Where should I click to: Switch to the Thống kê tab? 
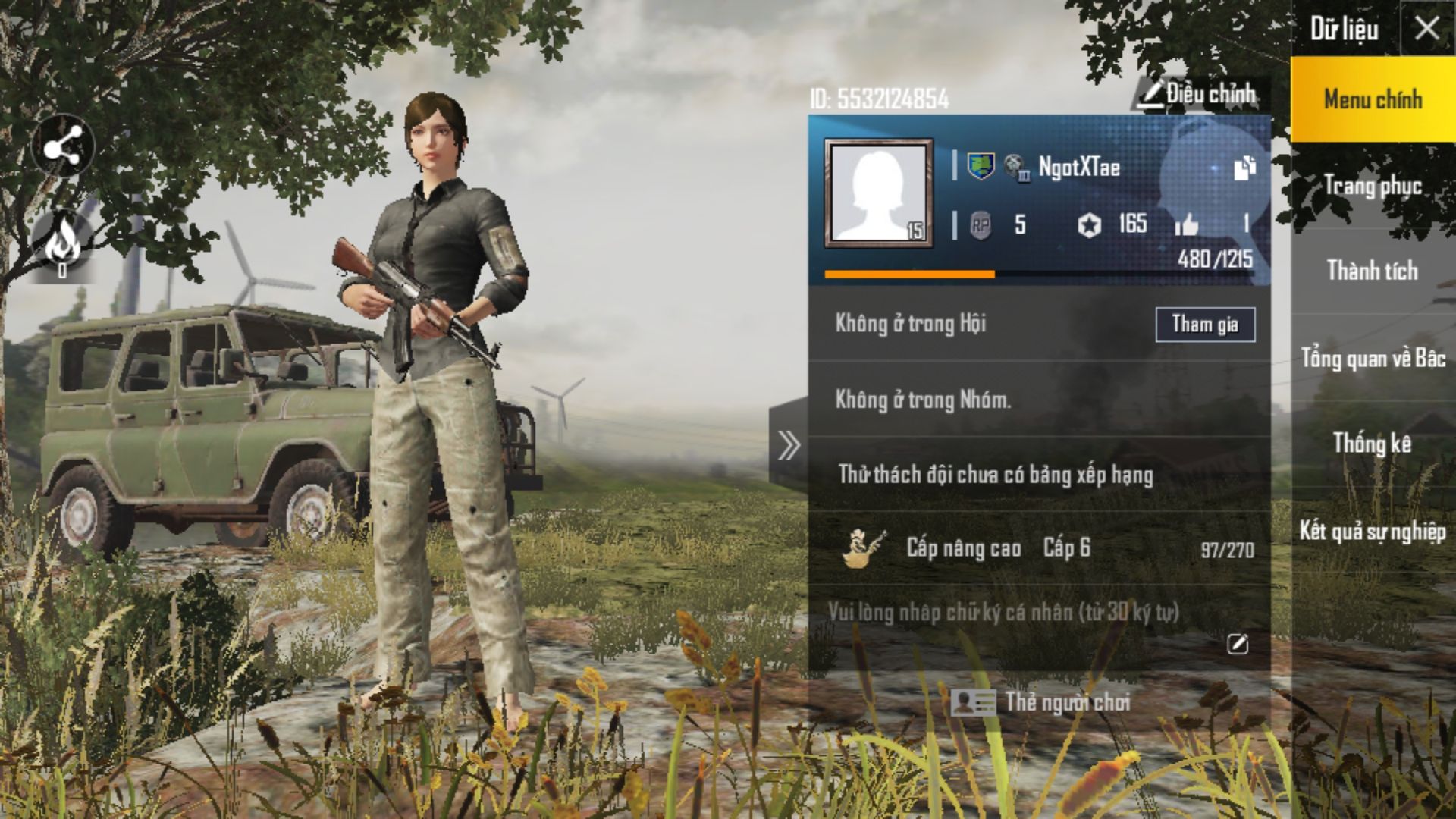(1373, 444)
